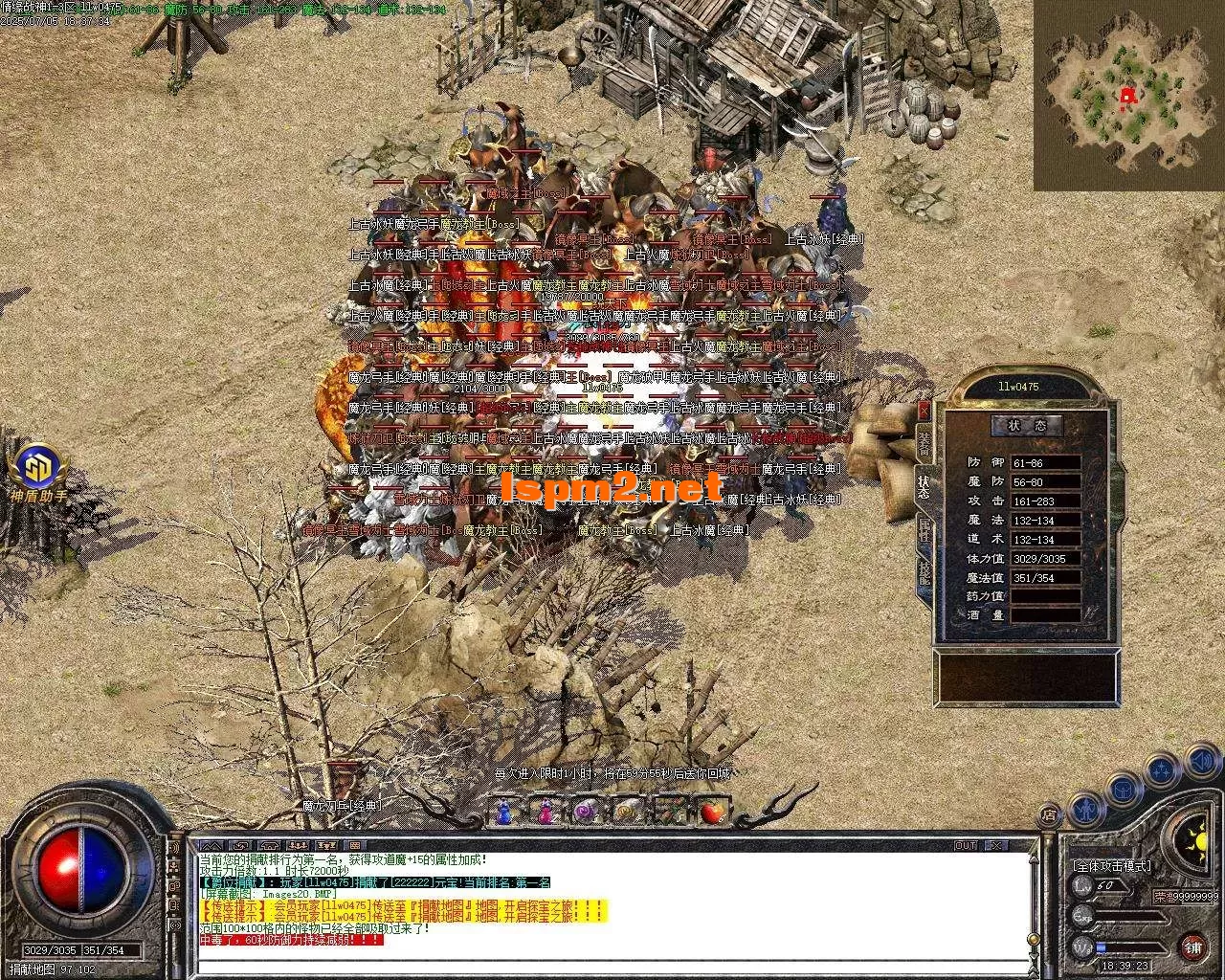Select the red apple belt slot

(712, 812)
